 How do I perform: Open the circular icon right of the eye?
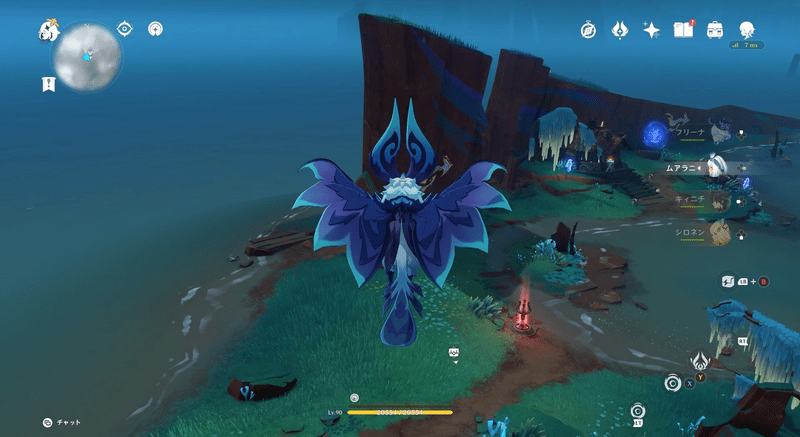[155, 29]
